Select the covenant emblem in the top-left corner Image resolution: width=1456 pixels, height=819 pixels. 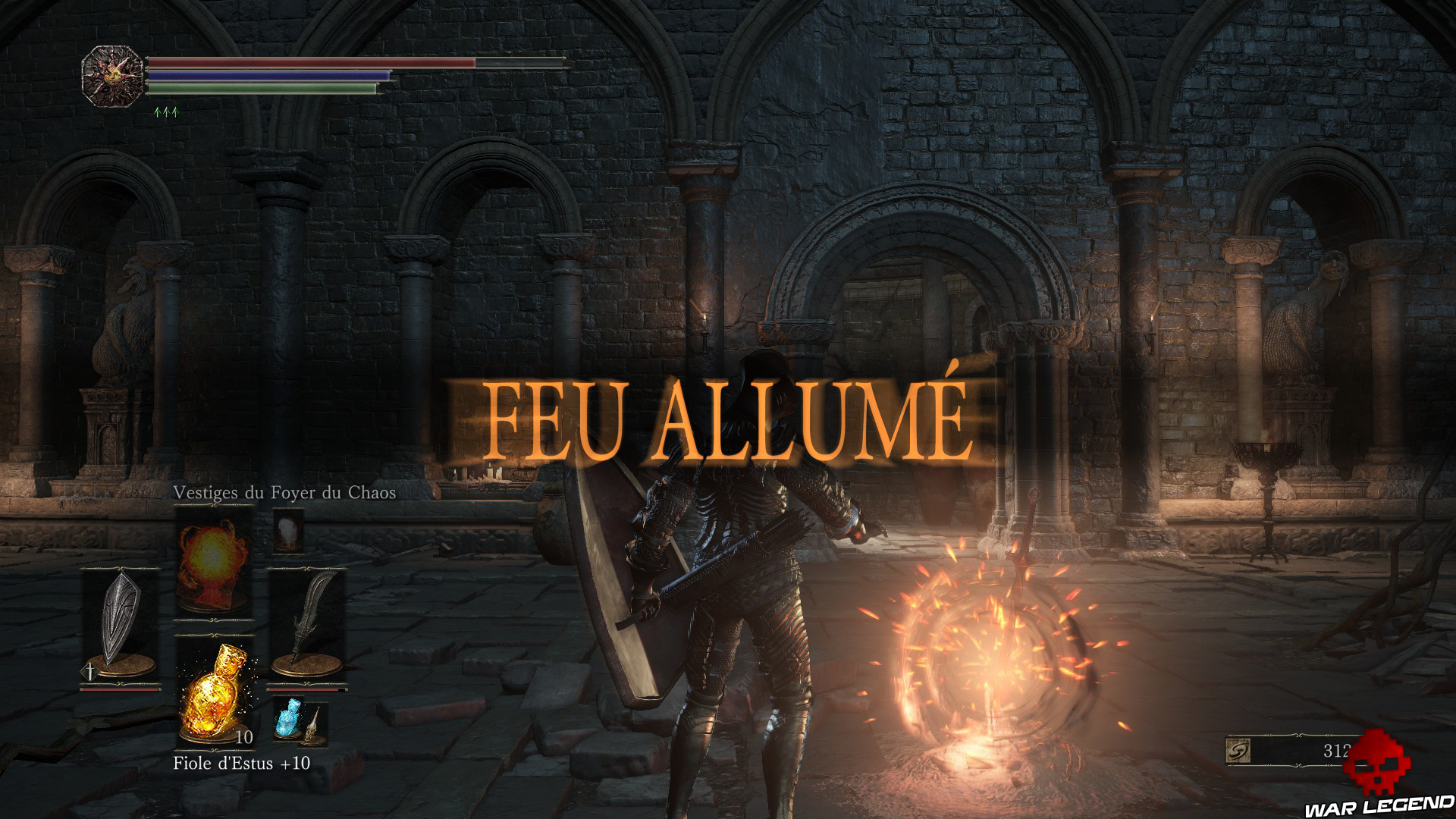(x=112, y=76)
